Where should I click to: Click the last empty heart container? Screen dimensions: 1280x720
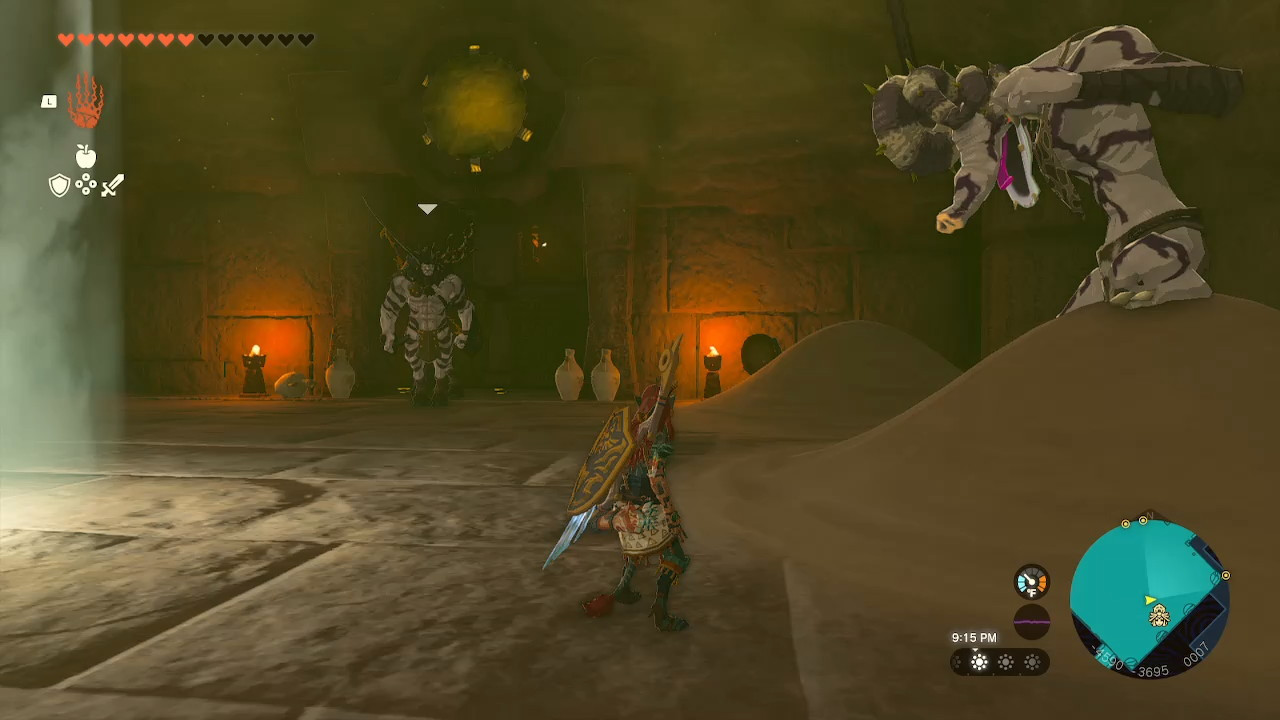click(x=305, y=40)
